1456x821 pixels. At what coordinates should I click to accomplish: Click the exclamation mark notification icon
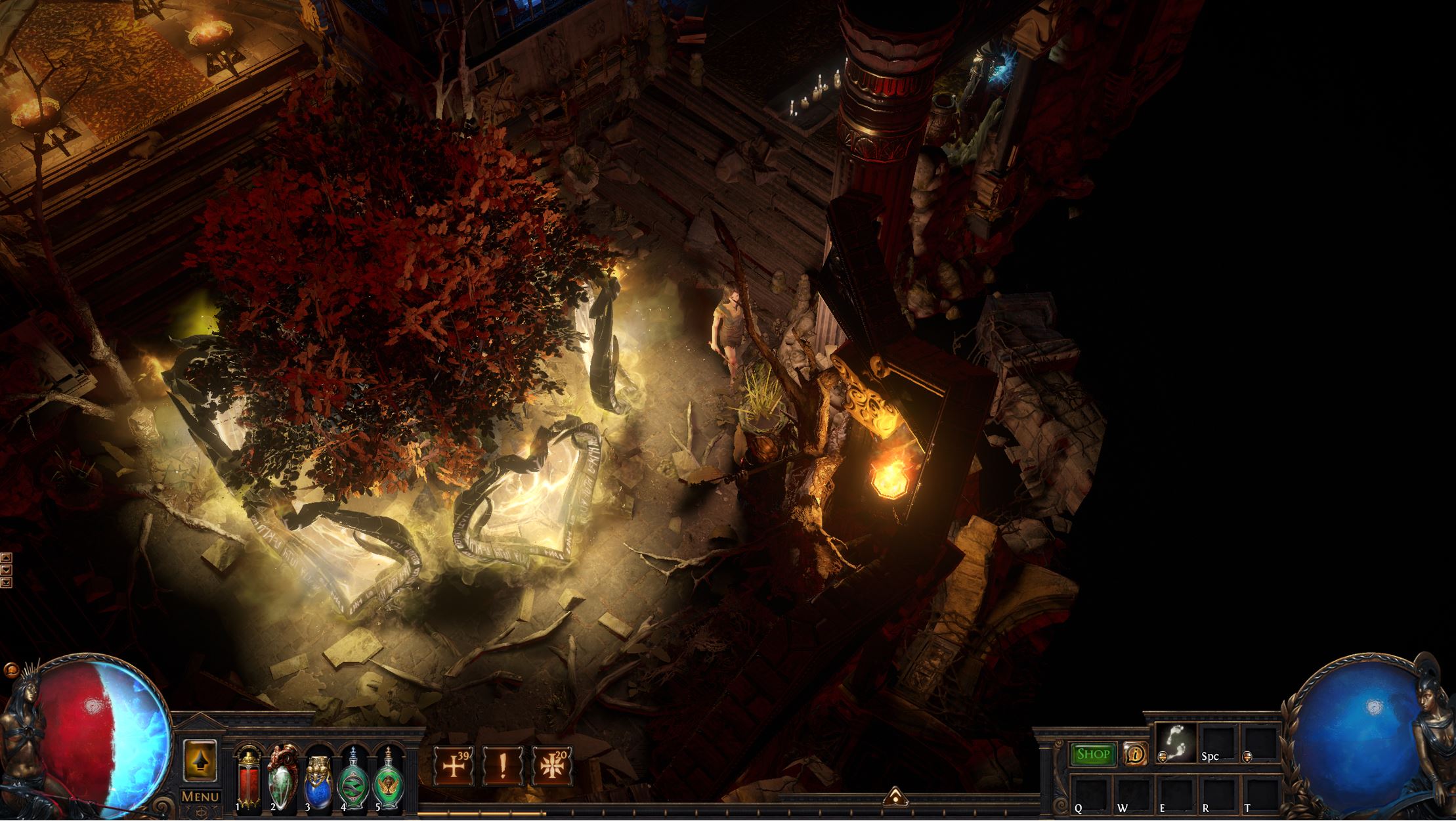(x=503, y=766)
